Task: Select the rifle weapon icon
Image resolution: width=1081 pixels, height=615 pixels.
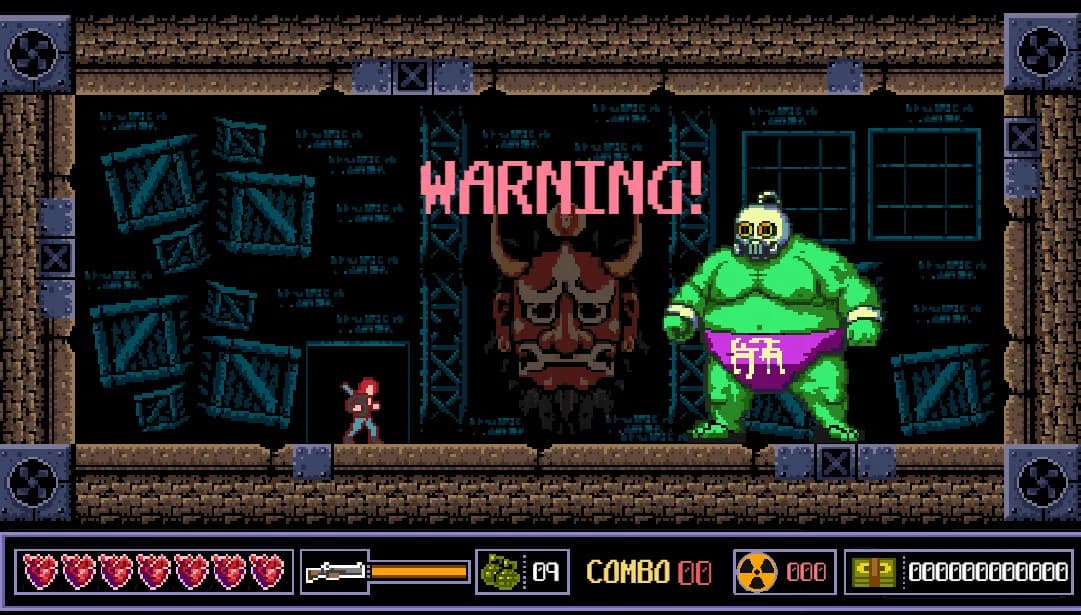Action: coord(334,572)
